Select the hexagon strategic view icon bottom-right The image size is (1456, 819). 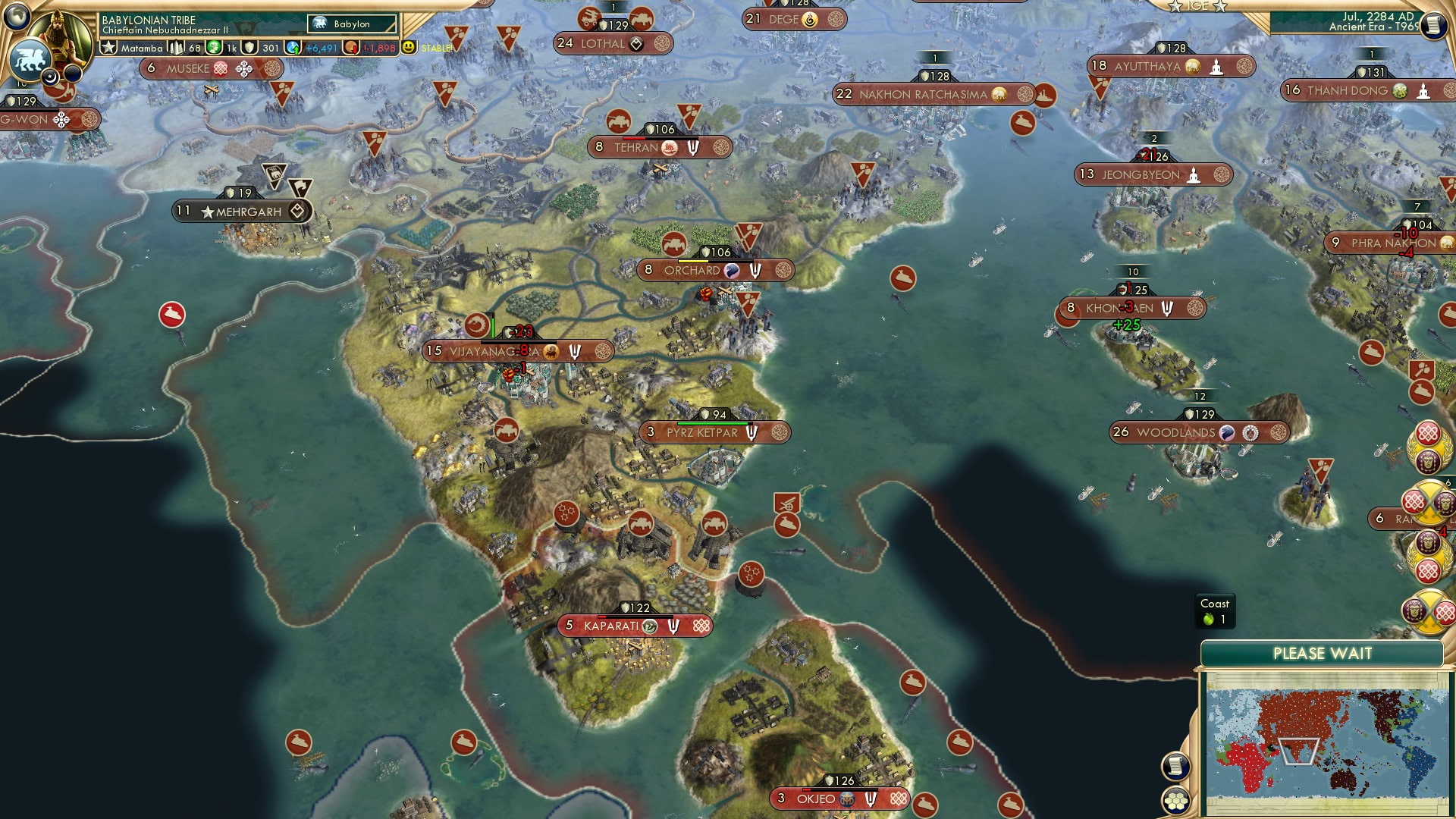[x=1176, y=802]
